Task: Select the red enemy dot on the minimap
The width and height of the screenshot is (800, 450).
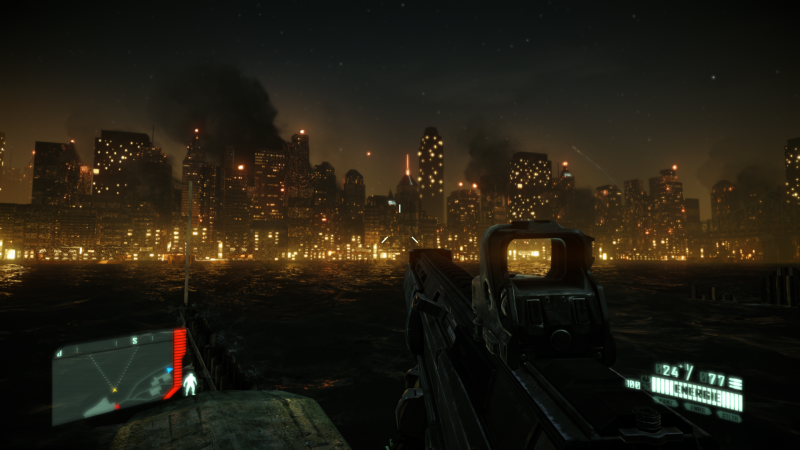Action: (x=117, y=406)
